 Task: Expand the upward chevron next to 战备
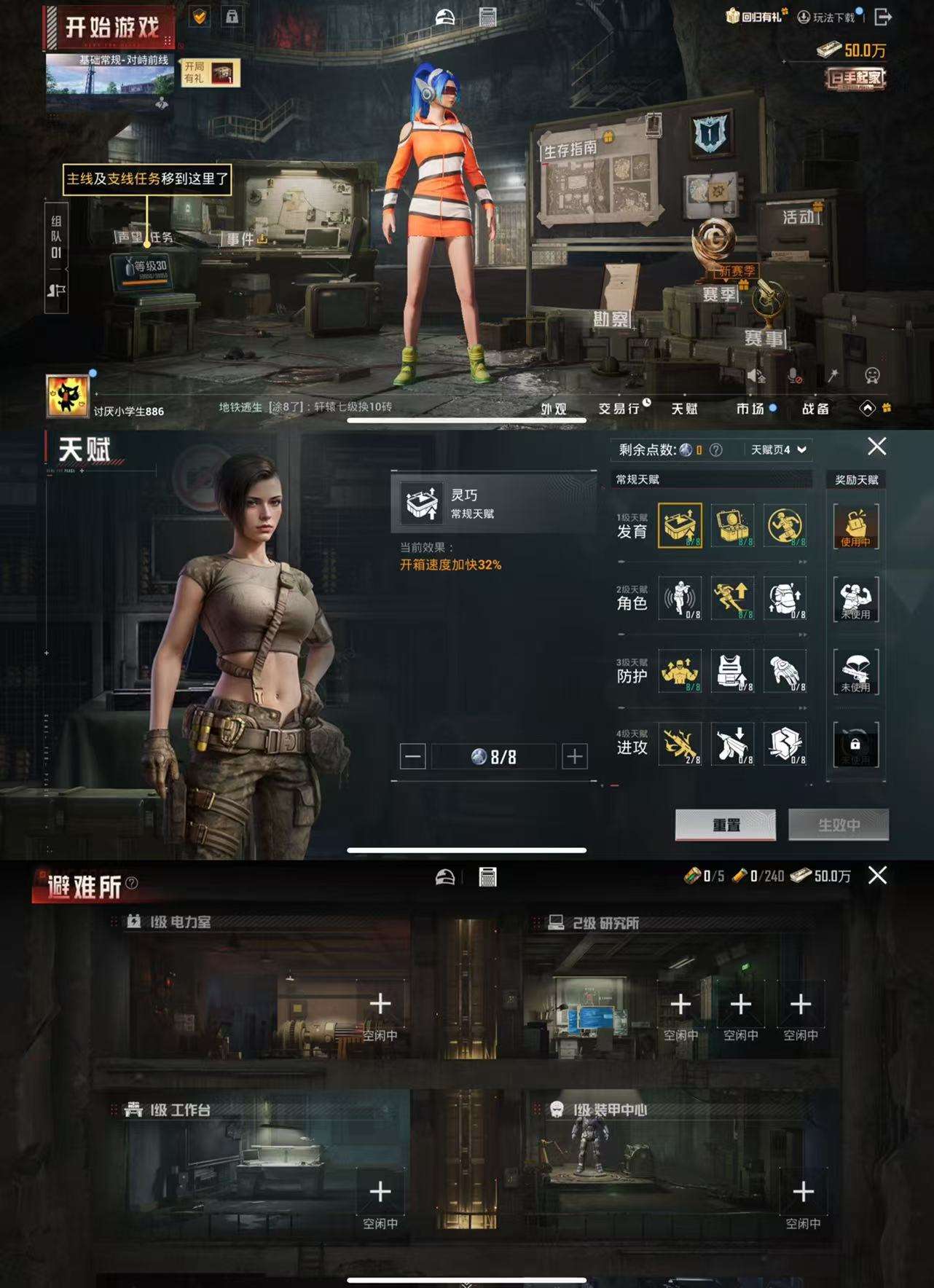pyautogui.click(x=867, y=409)
